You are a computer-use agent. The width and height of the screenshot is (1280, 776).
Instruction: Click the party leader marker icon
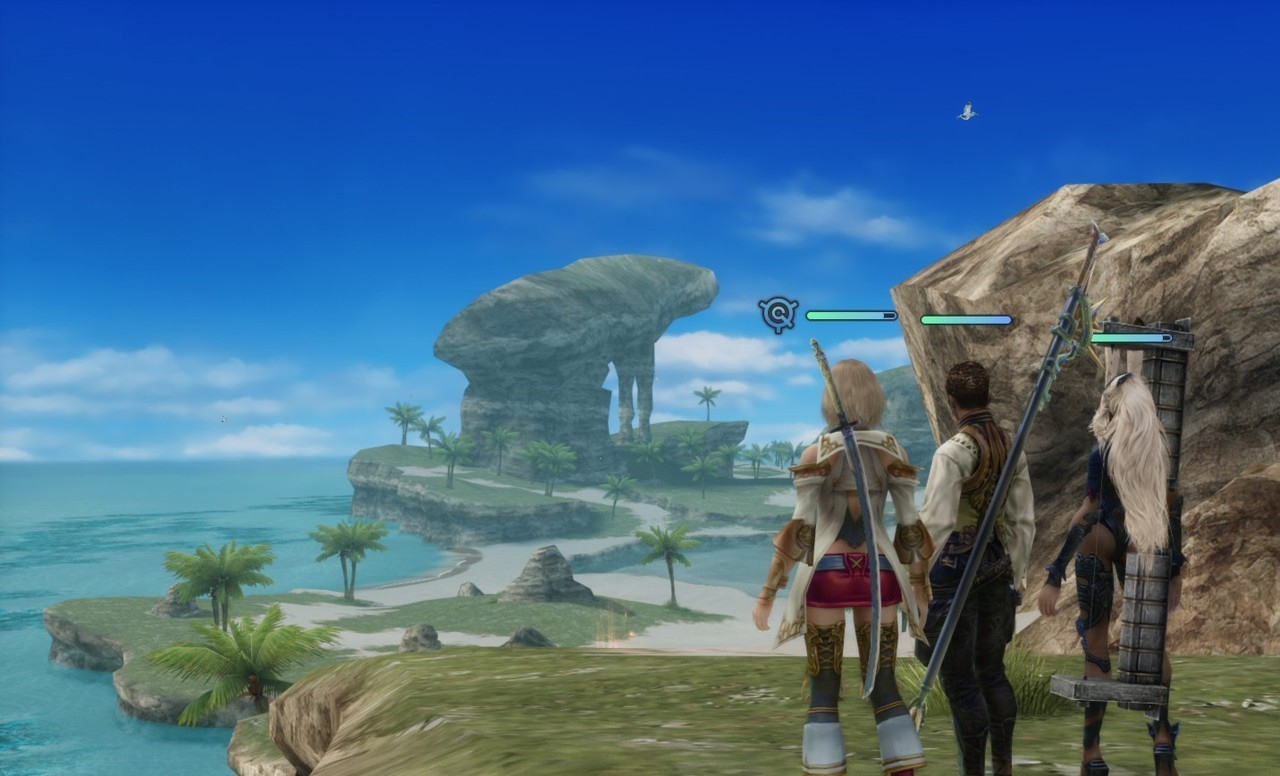pyautogui.click(x=778, y=315)
